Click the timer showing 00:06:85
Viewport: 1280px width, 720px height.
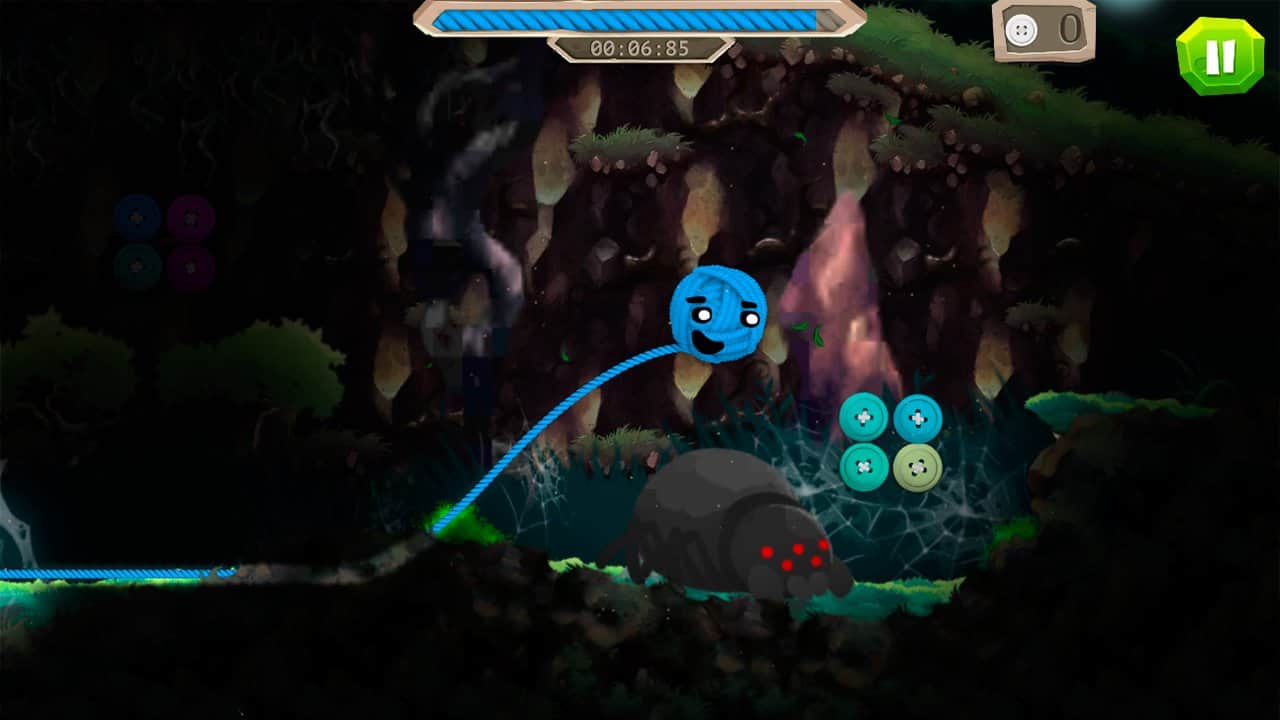(x=638, y=44)
